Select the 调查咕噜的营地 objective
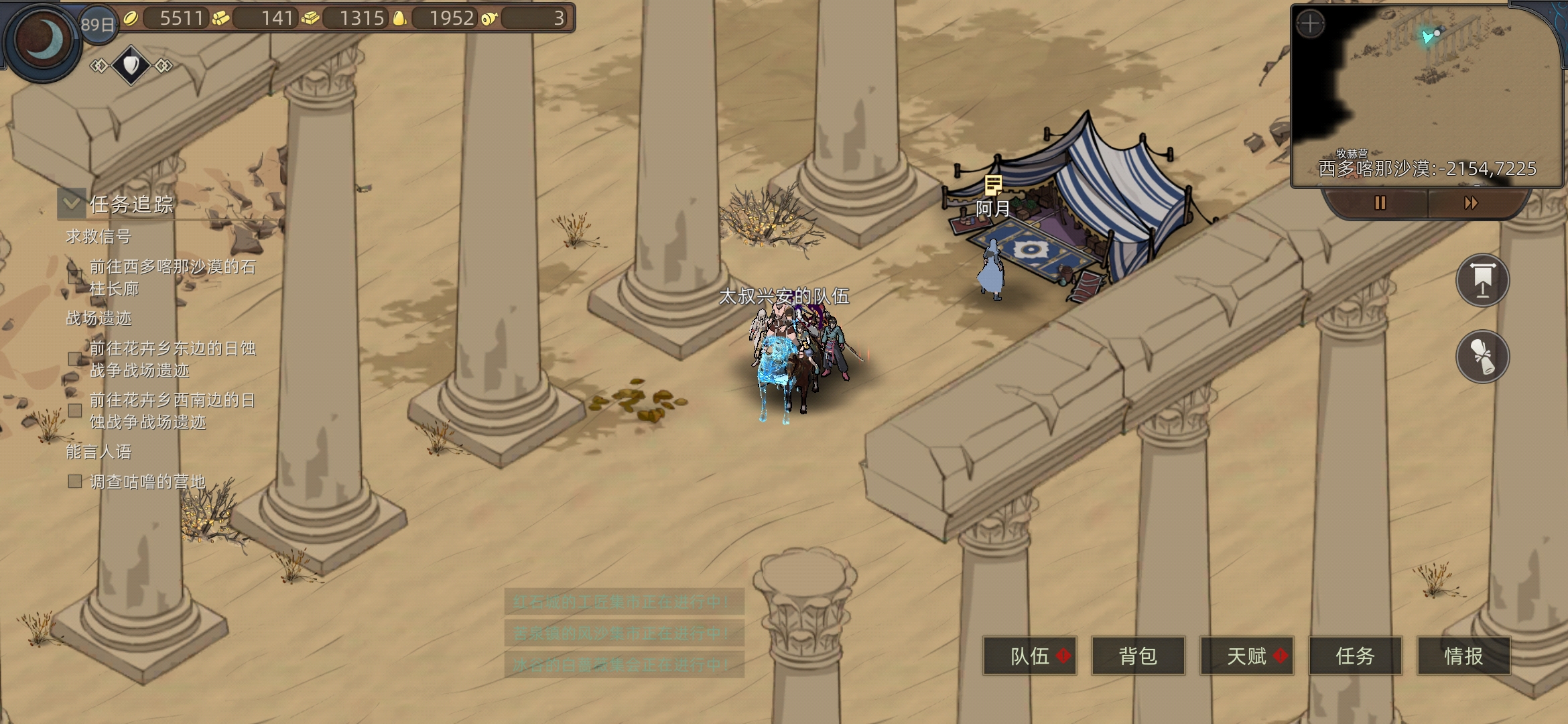Viewport: 1568px width, 724px height. click(147, 481)
